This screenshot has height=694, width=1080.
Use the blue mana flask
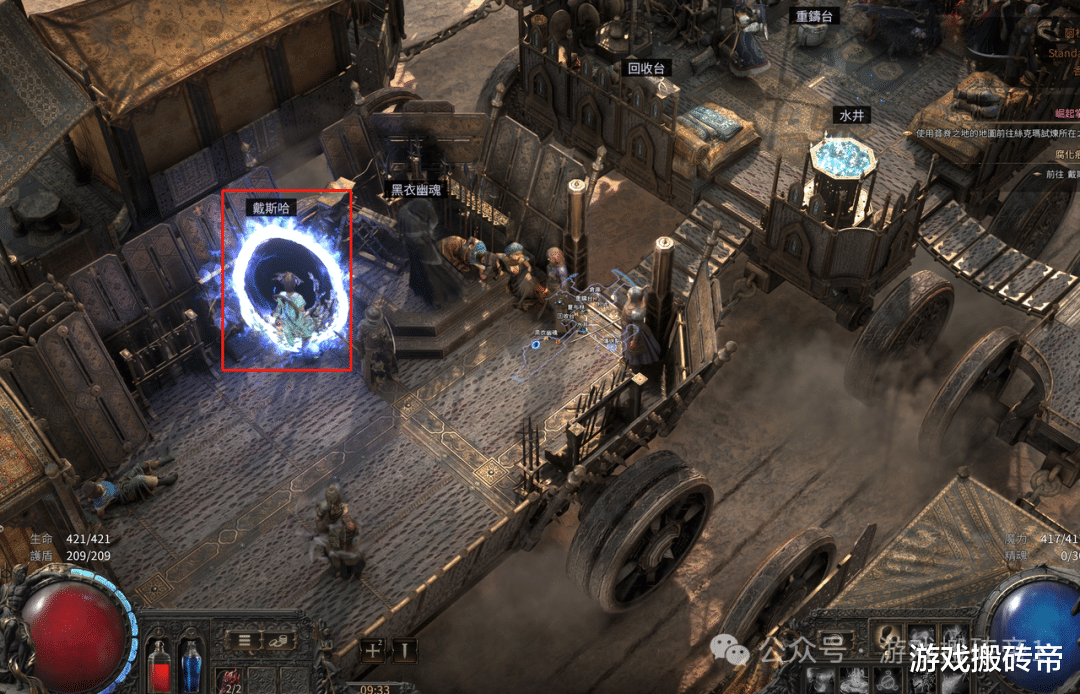coord(190,663)
